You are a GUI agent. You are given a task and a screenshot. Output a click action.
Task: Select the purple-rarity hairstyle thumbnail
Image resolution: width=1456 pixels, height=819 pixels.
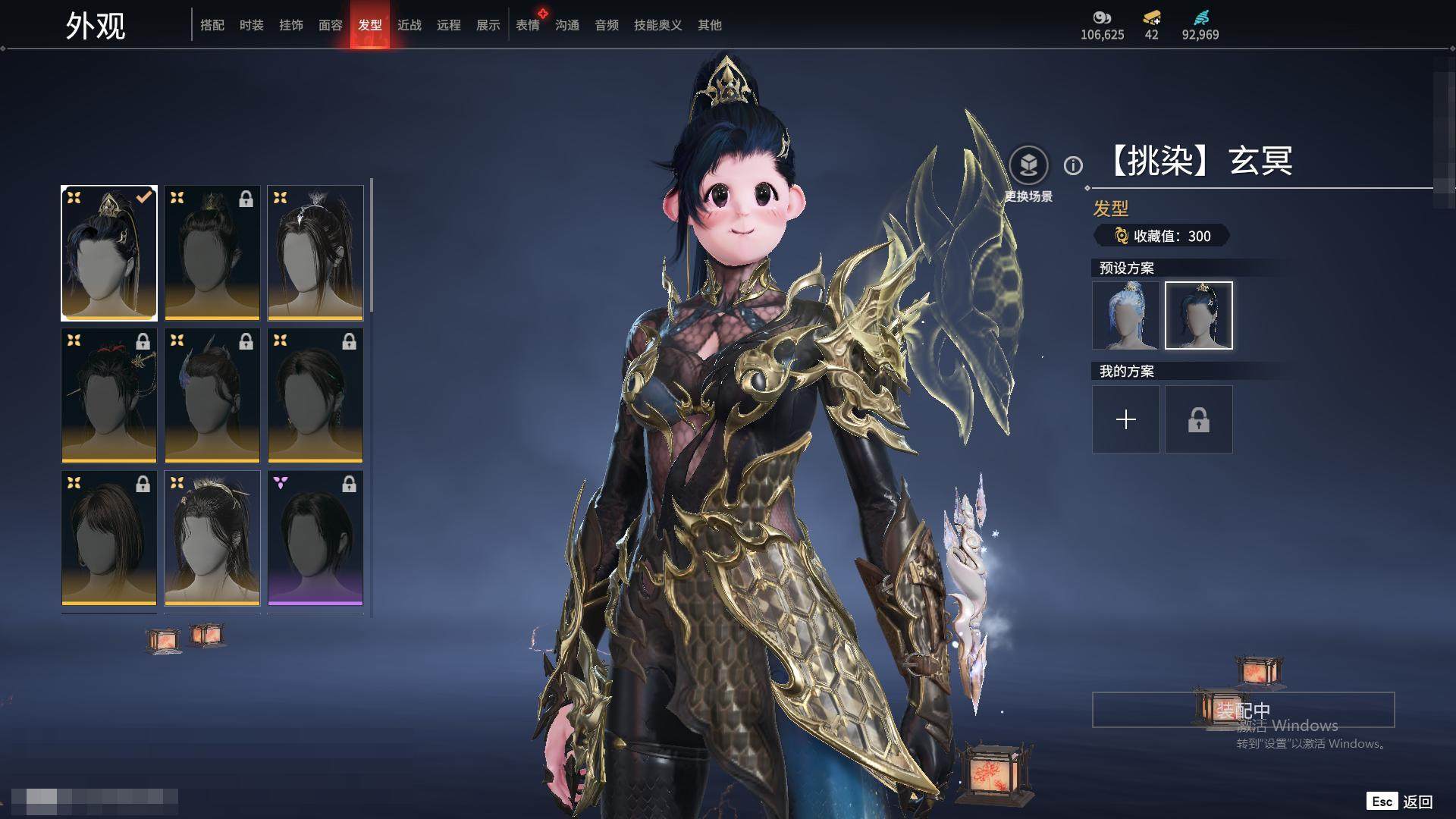click(x=315, y=538)
